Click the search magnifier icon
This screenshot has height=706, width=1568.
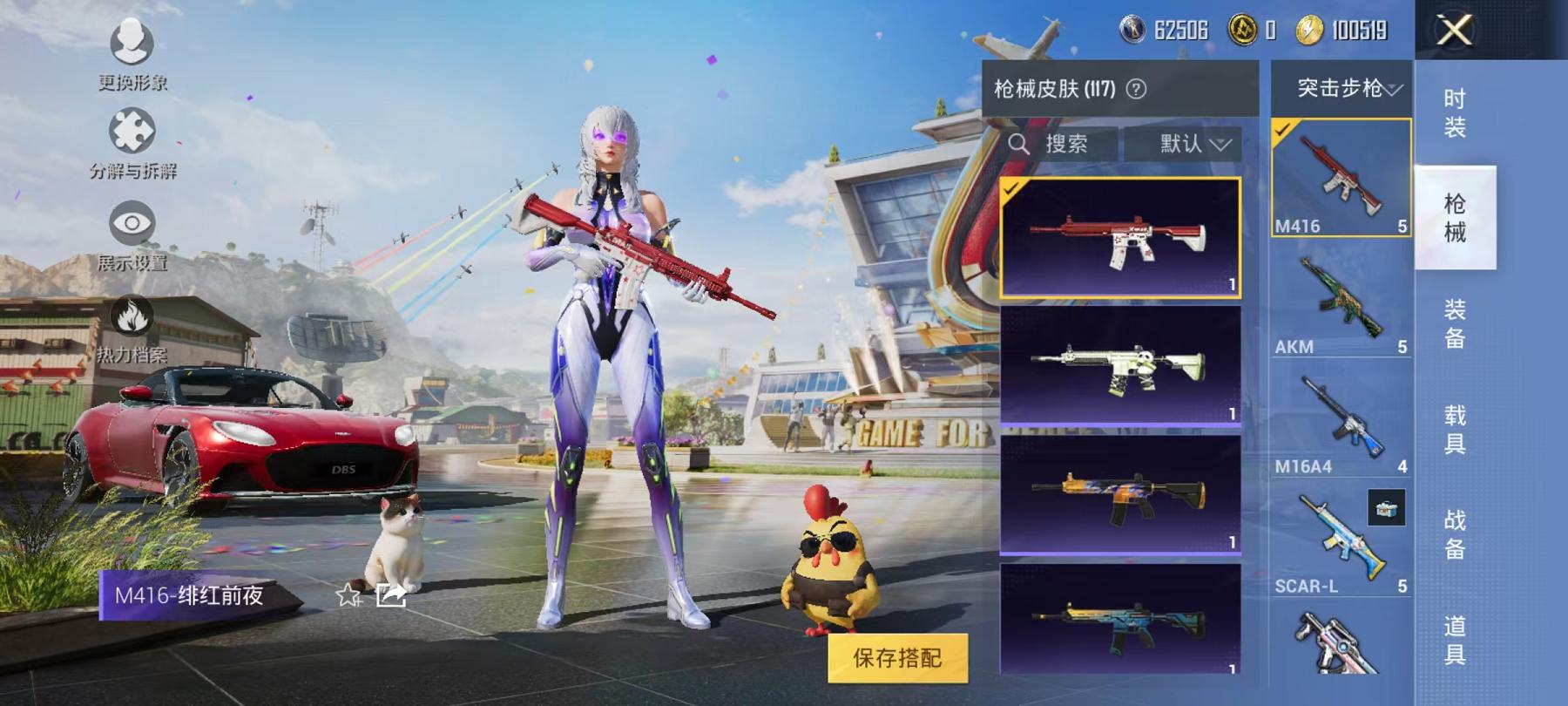[1019, 145]
